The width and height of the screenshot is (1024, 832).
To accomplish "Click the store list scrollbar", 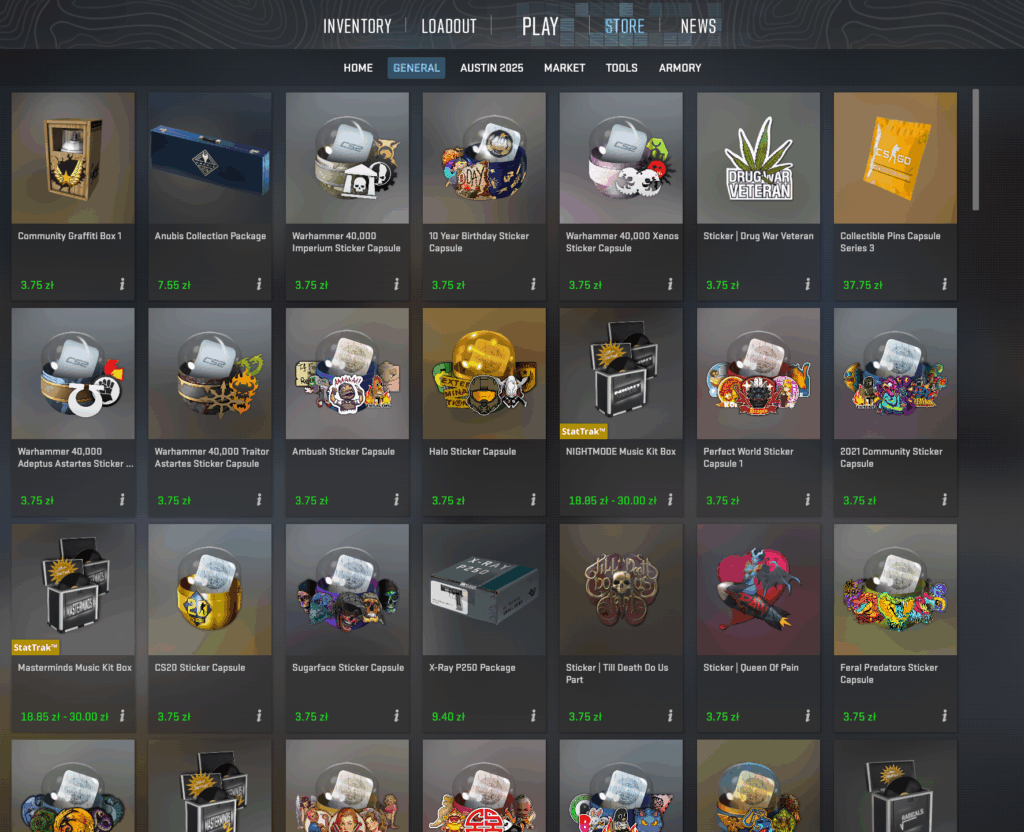I will click(x=976, y=150).
